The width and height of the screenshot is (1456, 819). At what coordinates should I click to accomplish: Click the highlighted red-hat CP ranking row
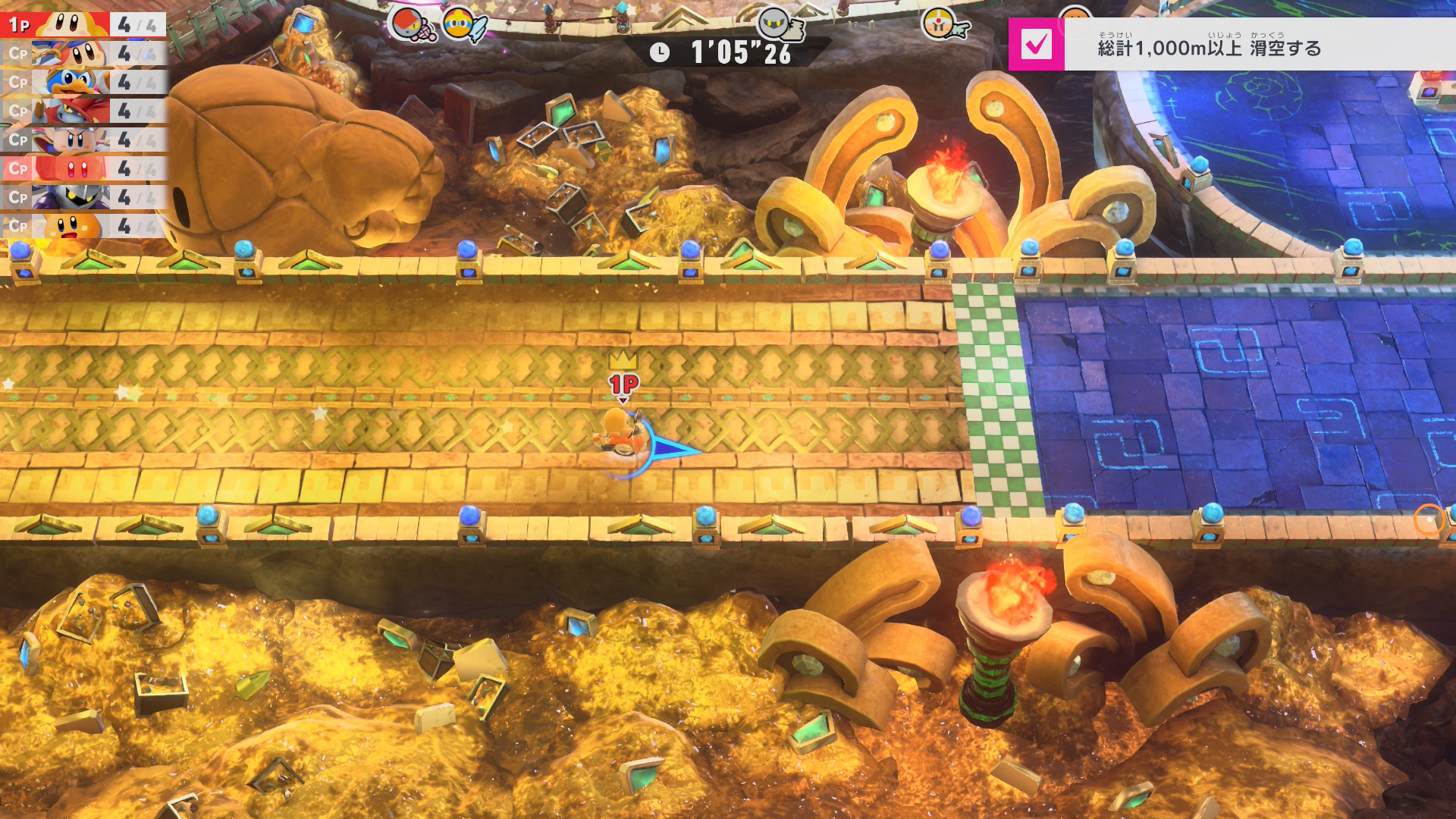[x=83, y=168]
